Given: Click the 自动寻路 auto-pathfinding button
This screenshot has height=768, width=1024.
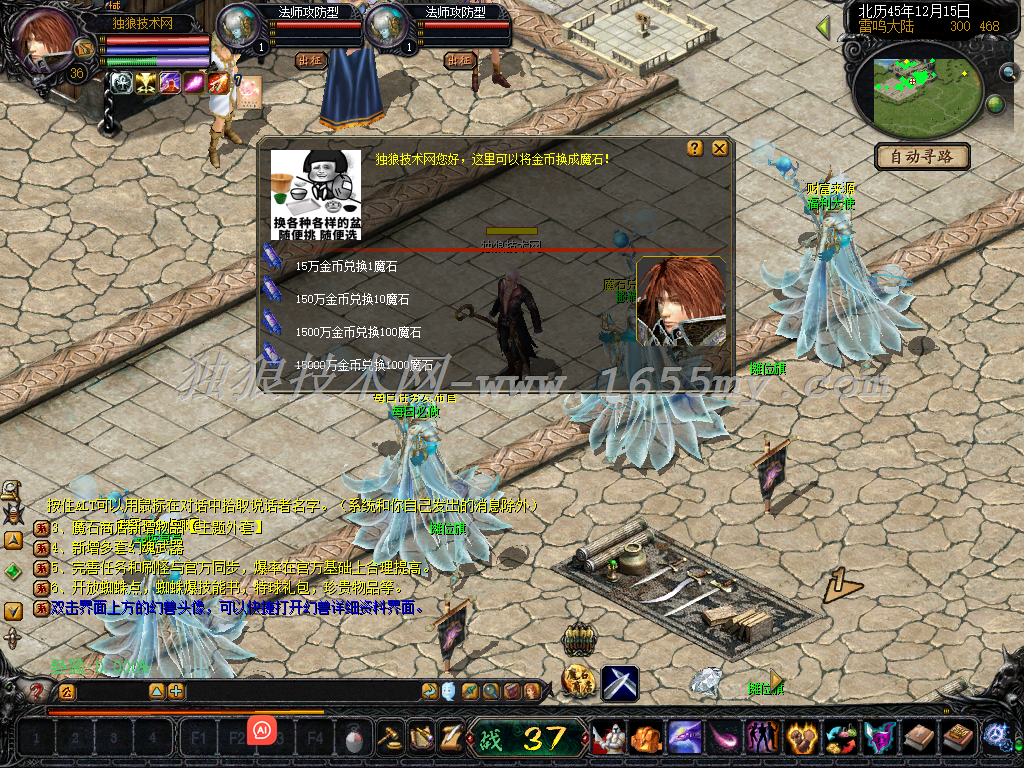Looking at the screenshot, I should coord(922,156).
